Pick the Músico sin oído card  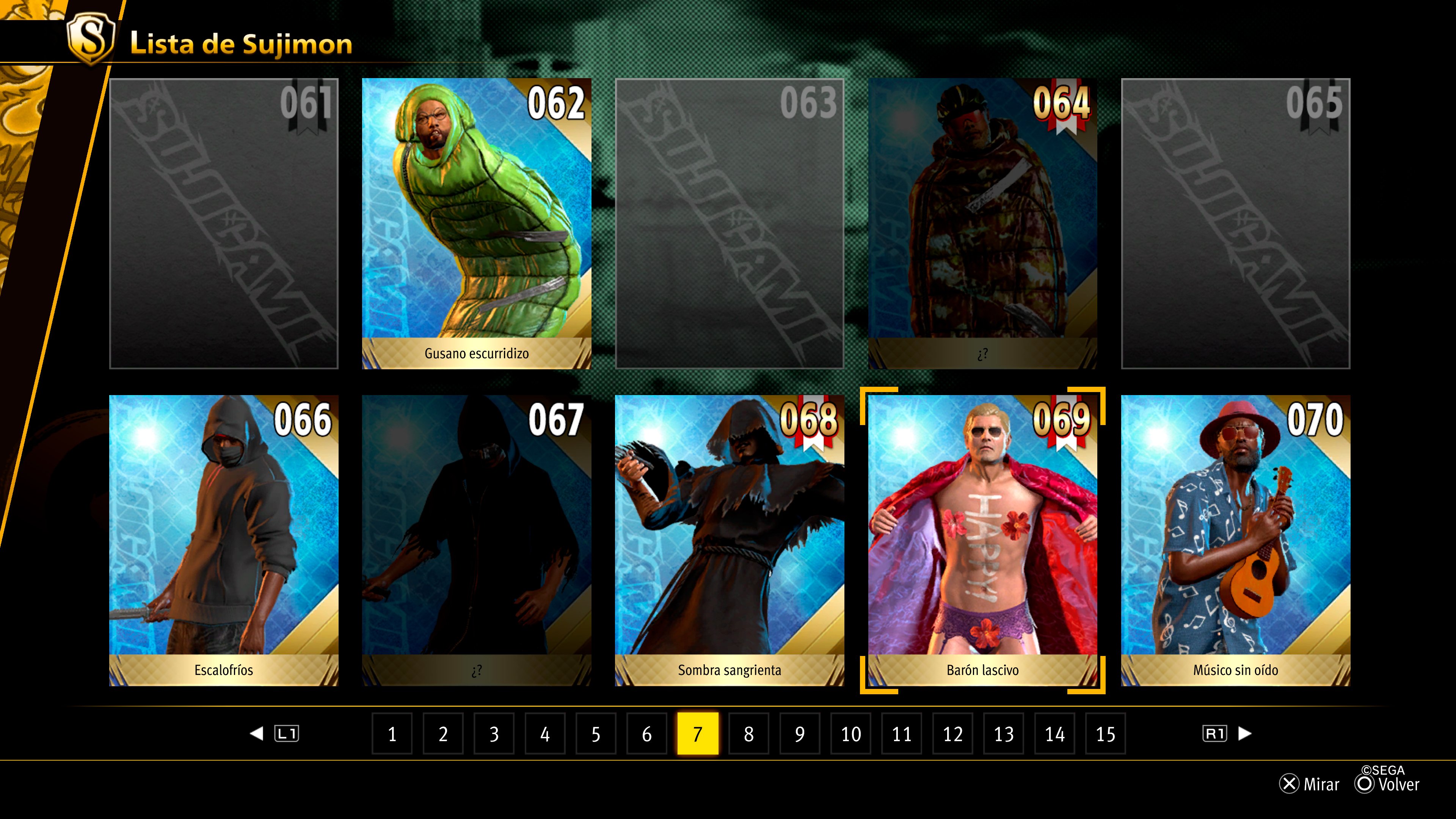(1236, 540)
